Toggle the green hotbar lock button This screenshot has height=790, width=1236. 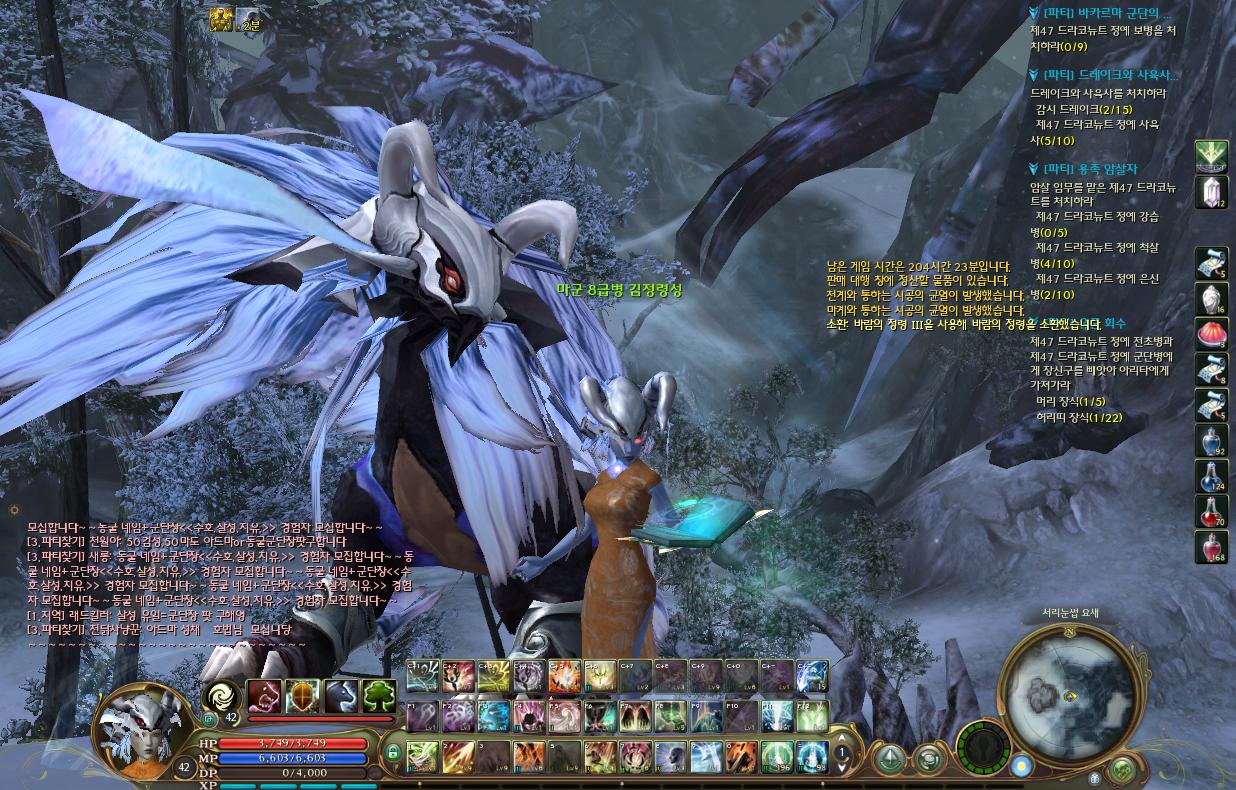click(x=393, y=752)
